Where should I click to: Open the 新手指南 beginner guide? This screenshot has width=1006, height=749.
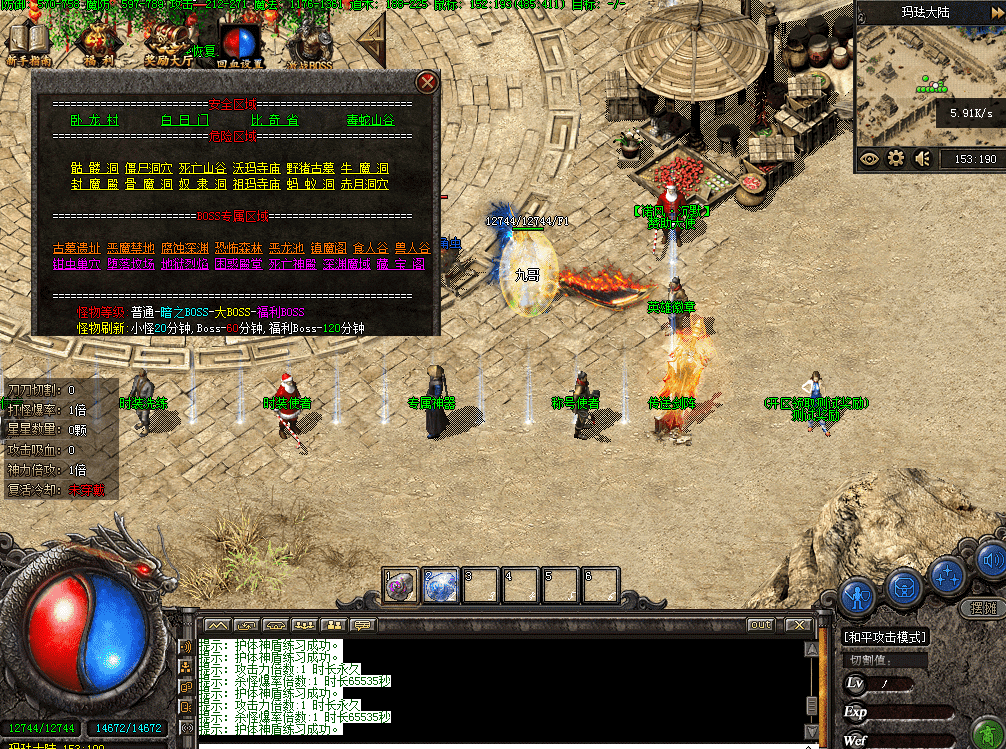[x=27, y=44]
